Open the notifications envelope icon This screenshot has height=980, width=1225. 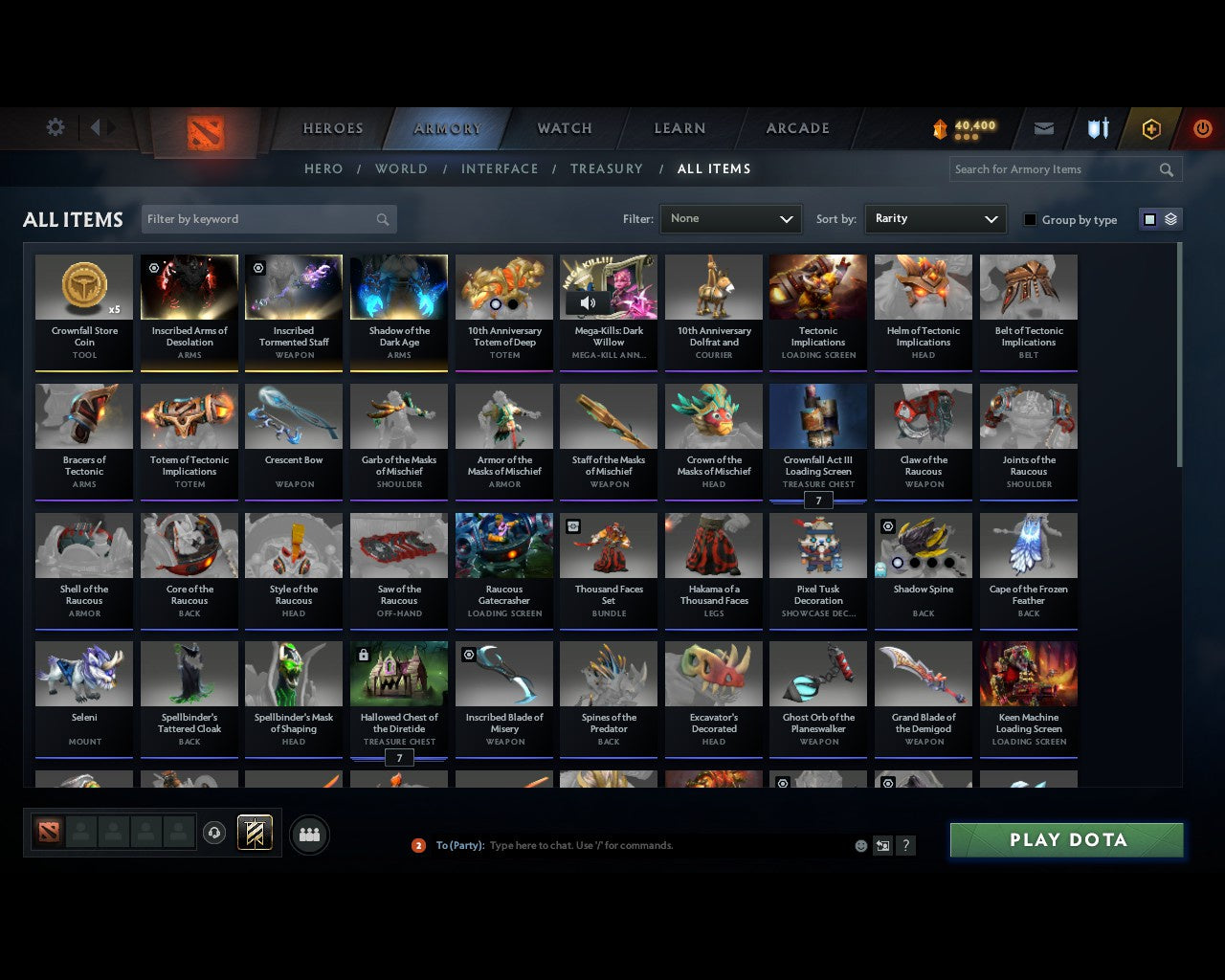point(1043,128)
